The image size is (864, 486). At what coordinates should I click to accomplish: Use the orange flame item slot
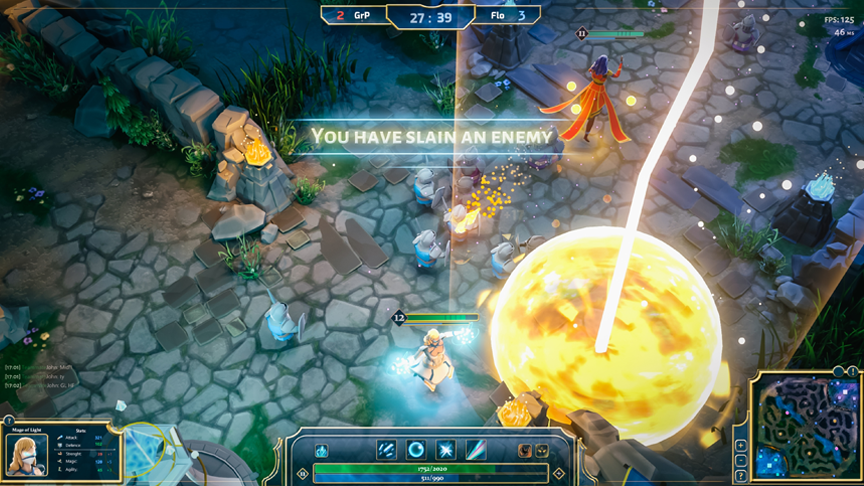523,451
